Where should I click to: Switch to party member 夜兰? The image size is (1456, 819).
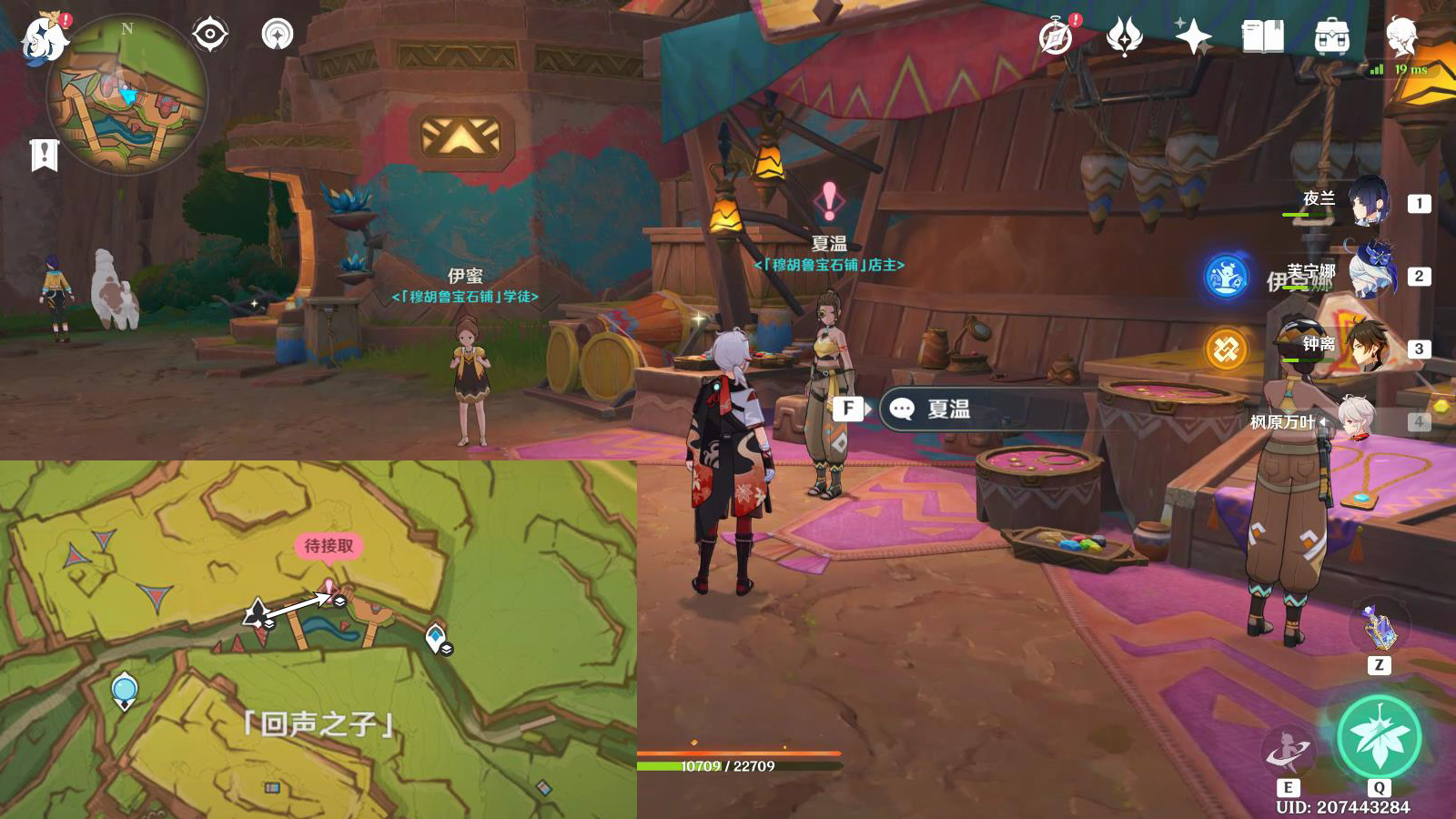pos(1368,202)
